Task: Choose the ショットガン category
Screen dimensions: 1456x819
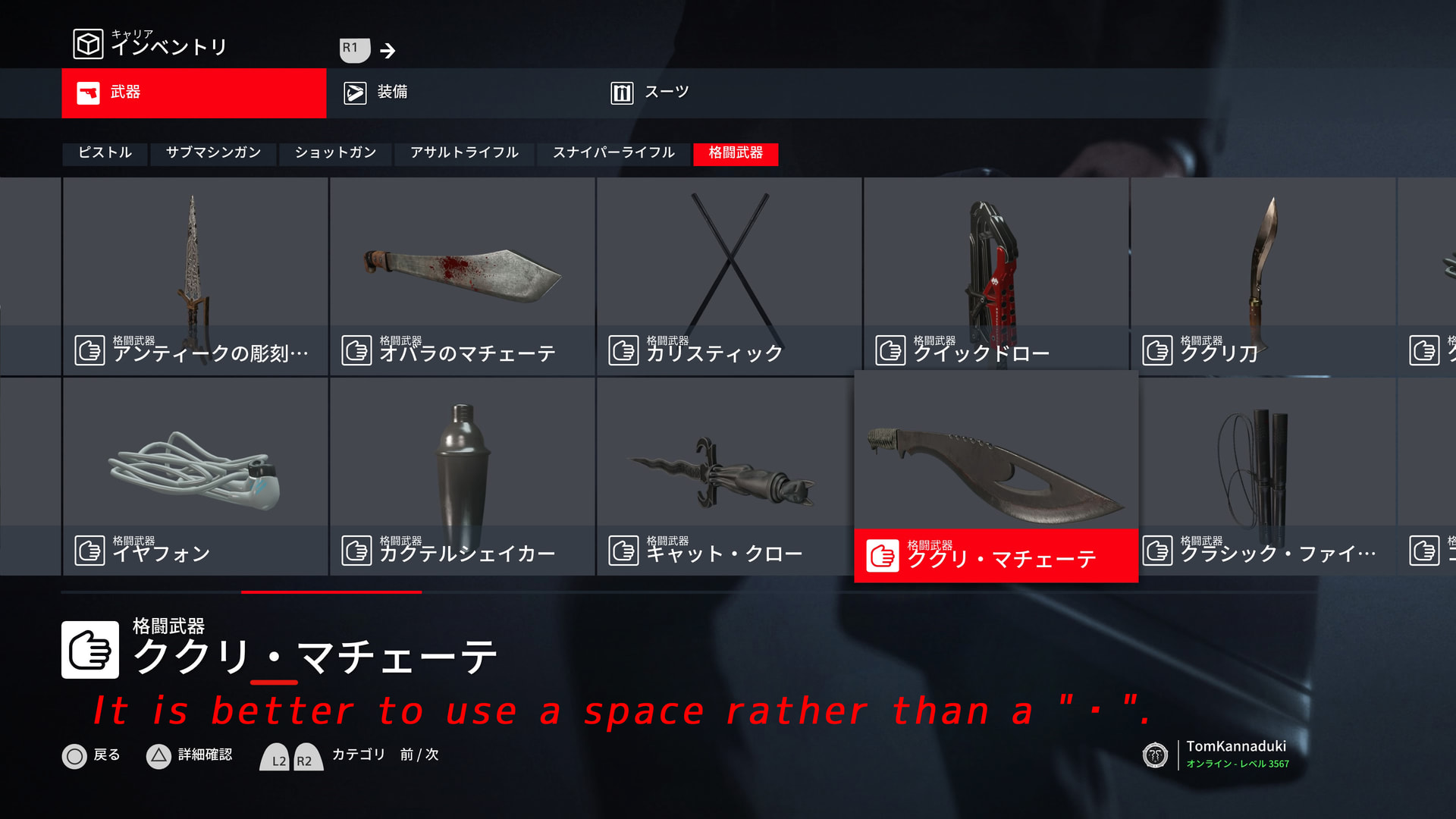Action: (335, 153)
